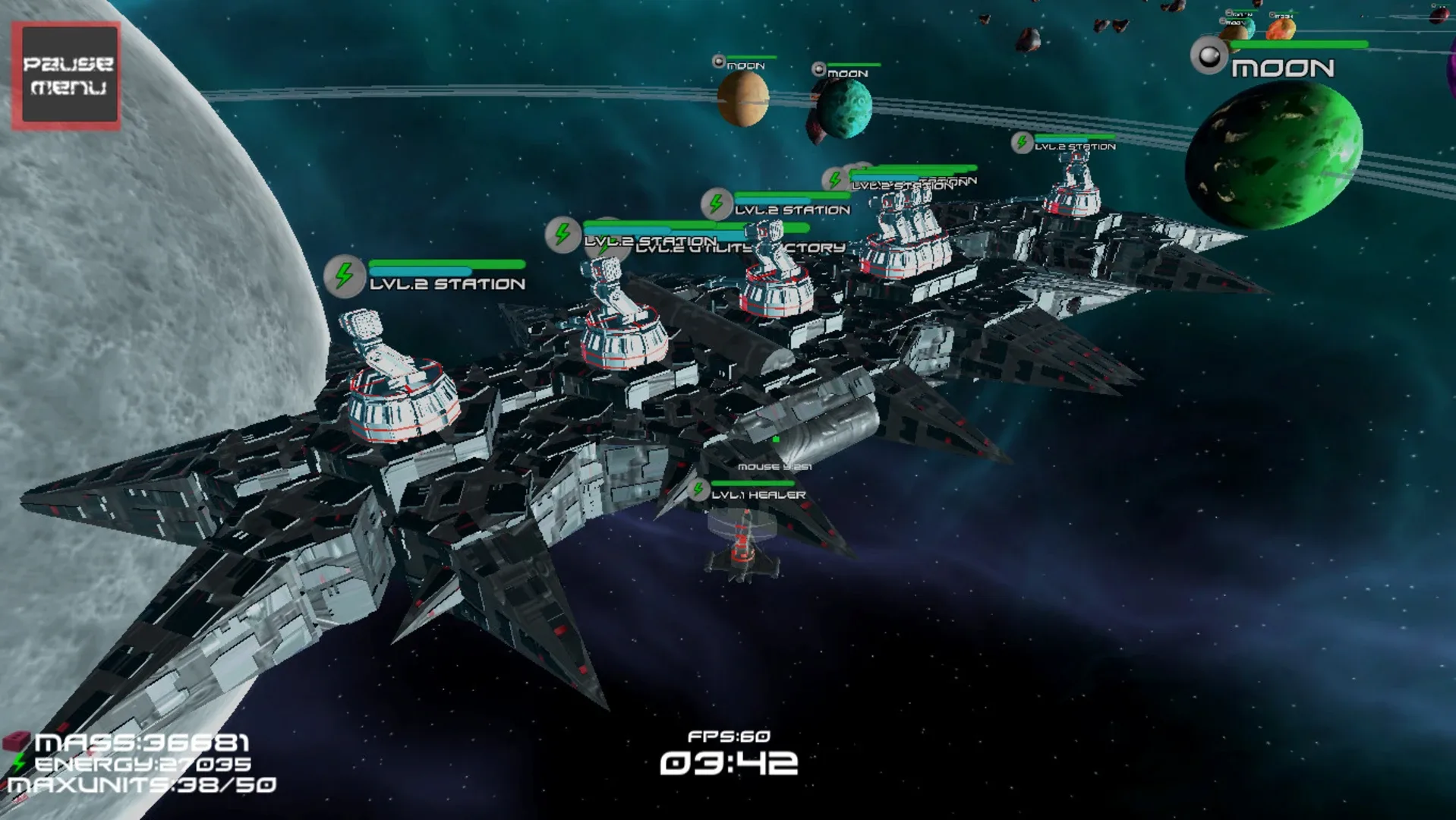Select the large Moon marker by the green planet

[x=1209, y=56]
